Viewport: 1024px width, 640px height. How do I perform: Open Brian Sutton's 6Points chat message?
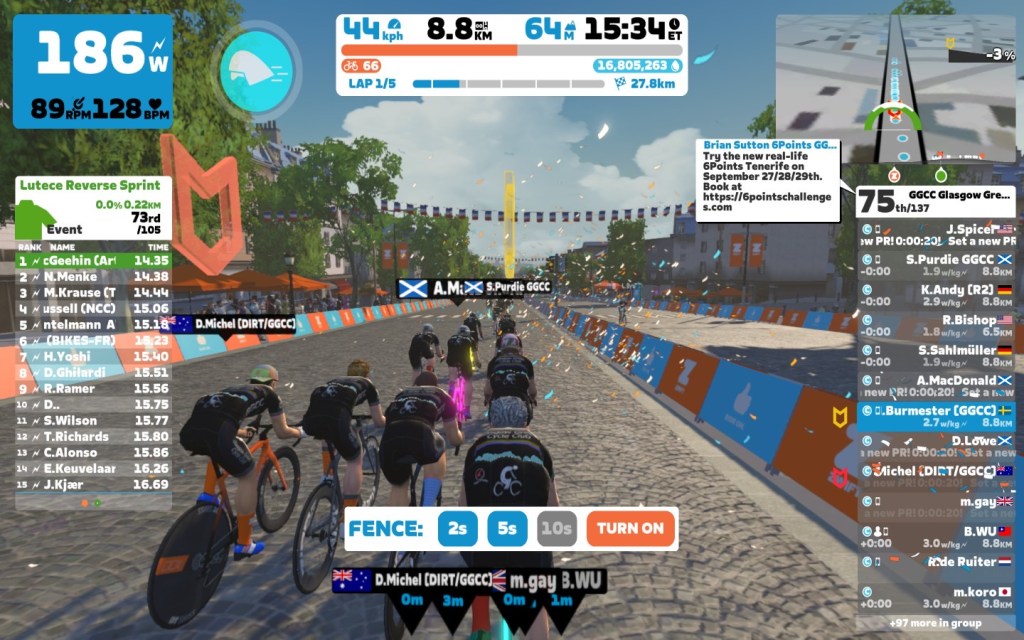(x=768, y=176)
